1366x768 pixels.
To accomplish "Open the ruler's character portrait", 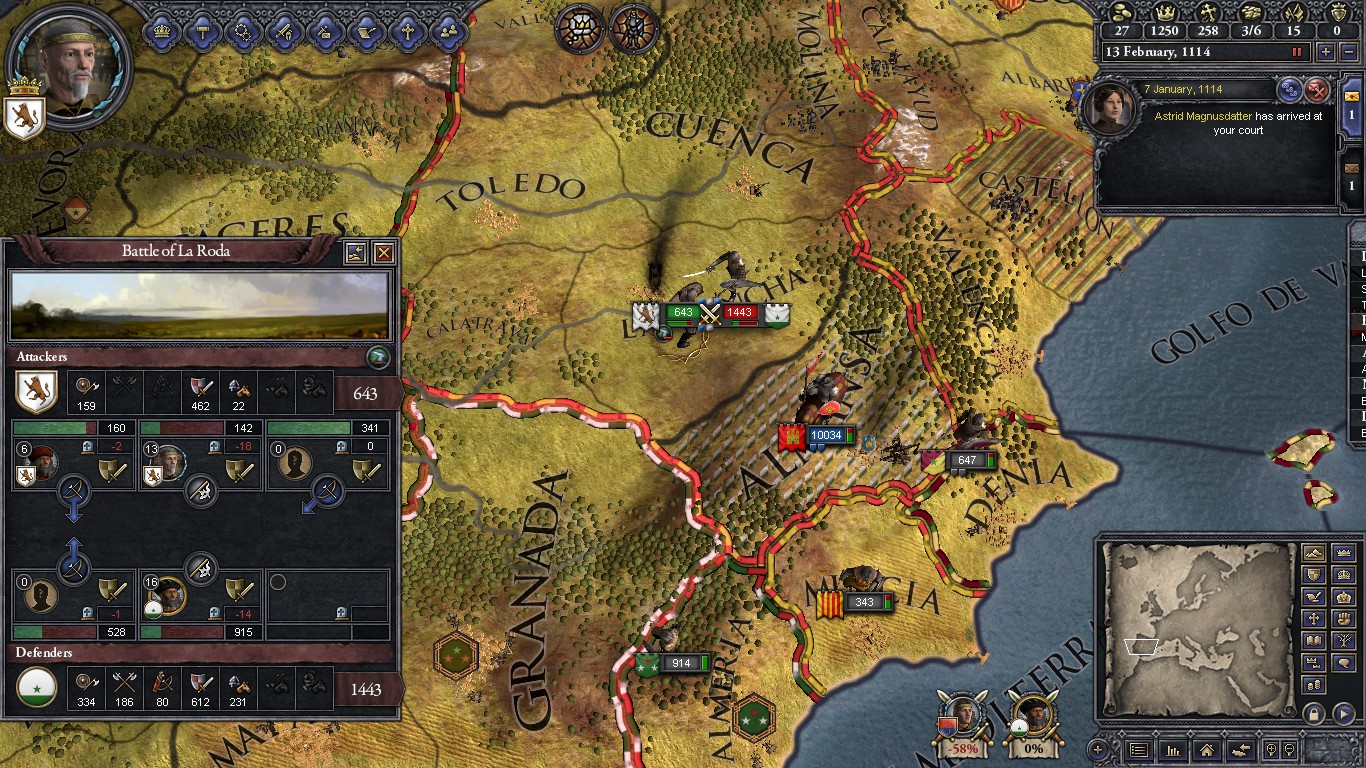I will pyautogui.click(x=68, y=65).
